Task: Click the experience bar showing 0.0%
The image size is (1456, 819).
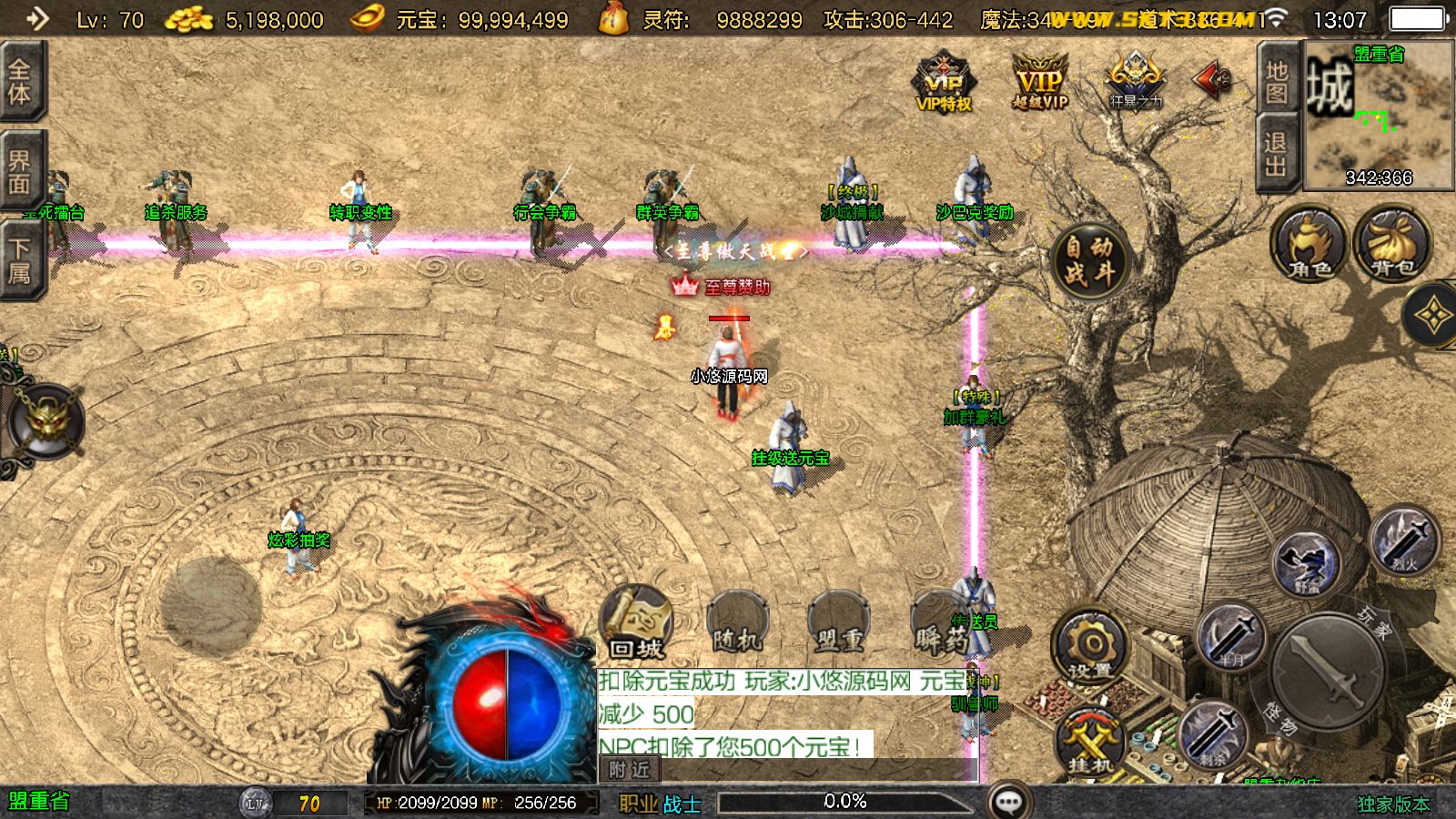Action: (846, 802)
